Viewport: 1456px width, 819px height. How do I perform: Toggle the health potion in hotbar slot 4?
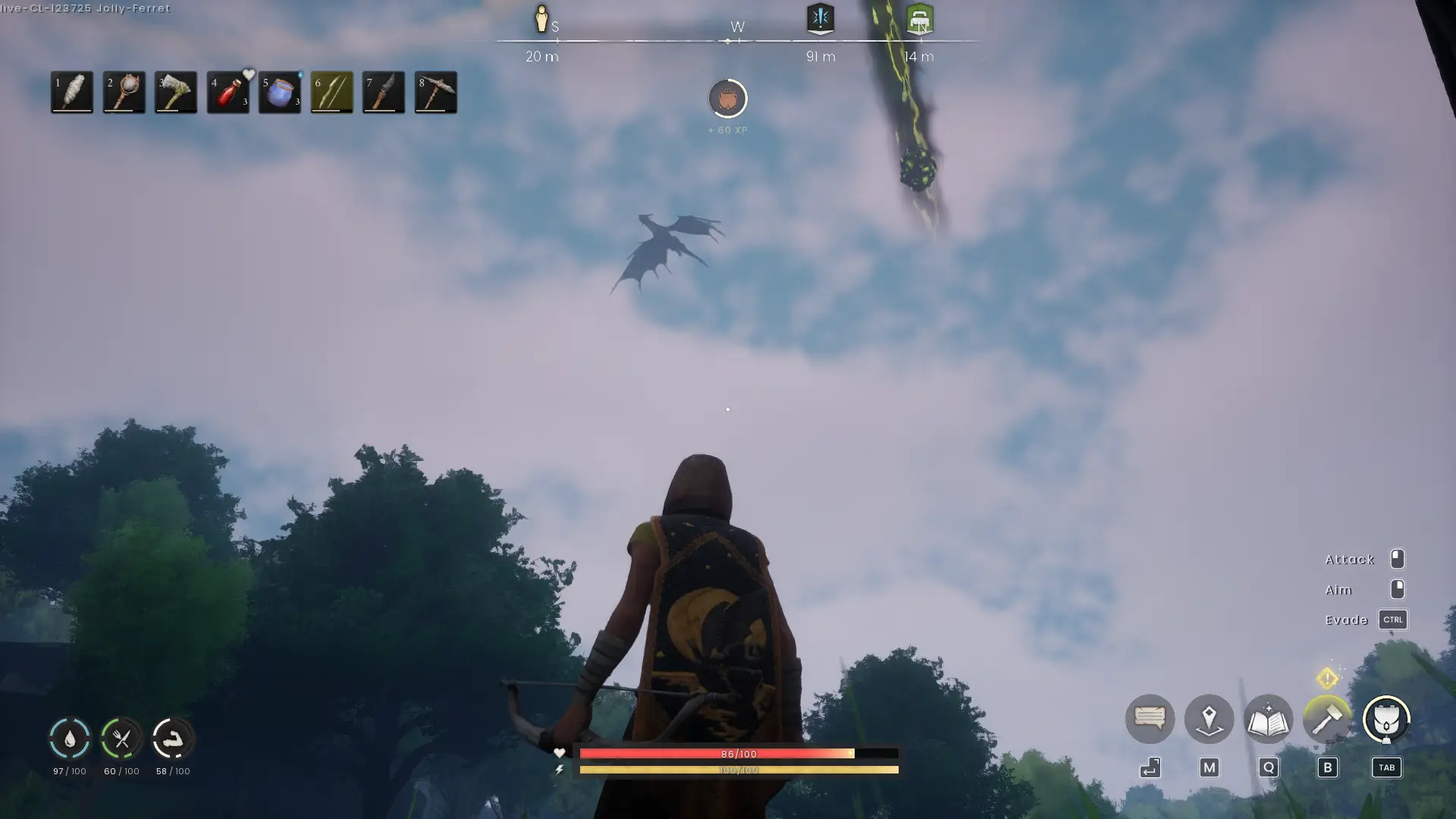[227, 92]
